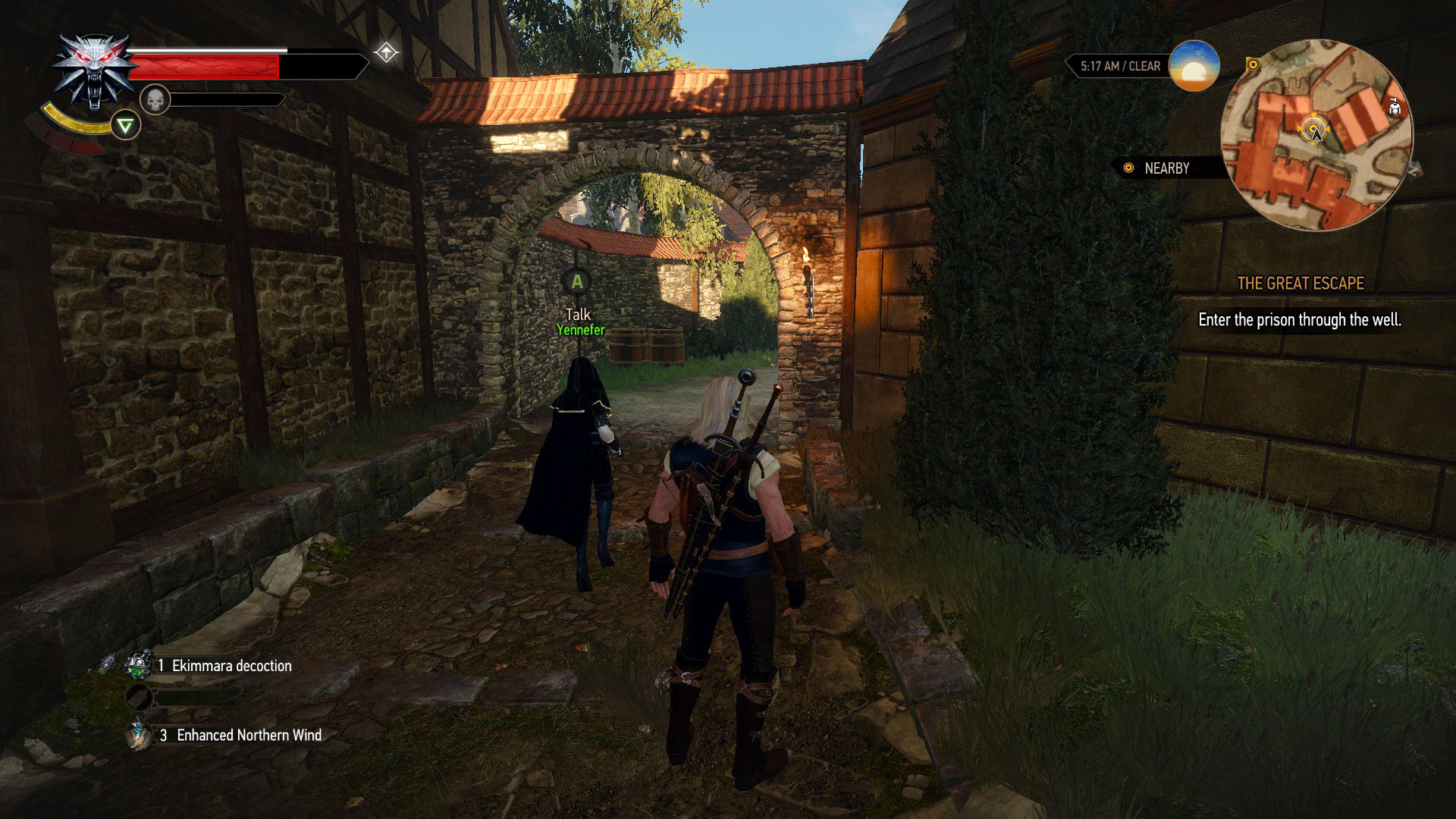The image size is (1456, 819).
Task: Select the green Yrden sign icon
Action: pyautogui.click(x=125, y=126)
